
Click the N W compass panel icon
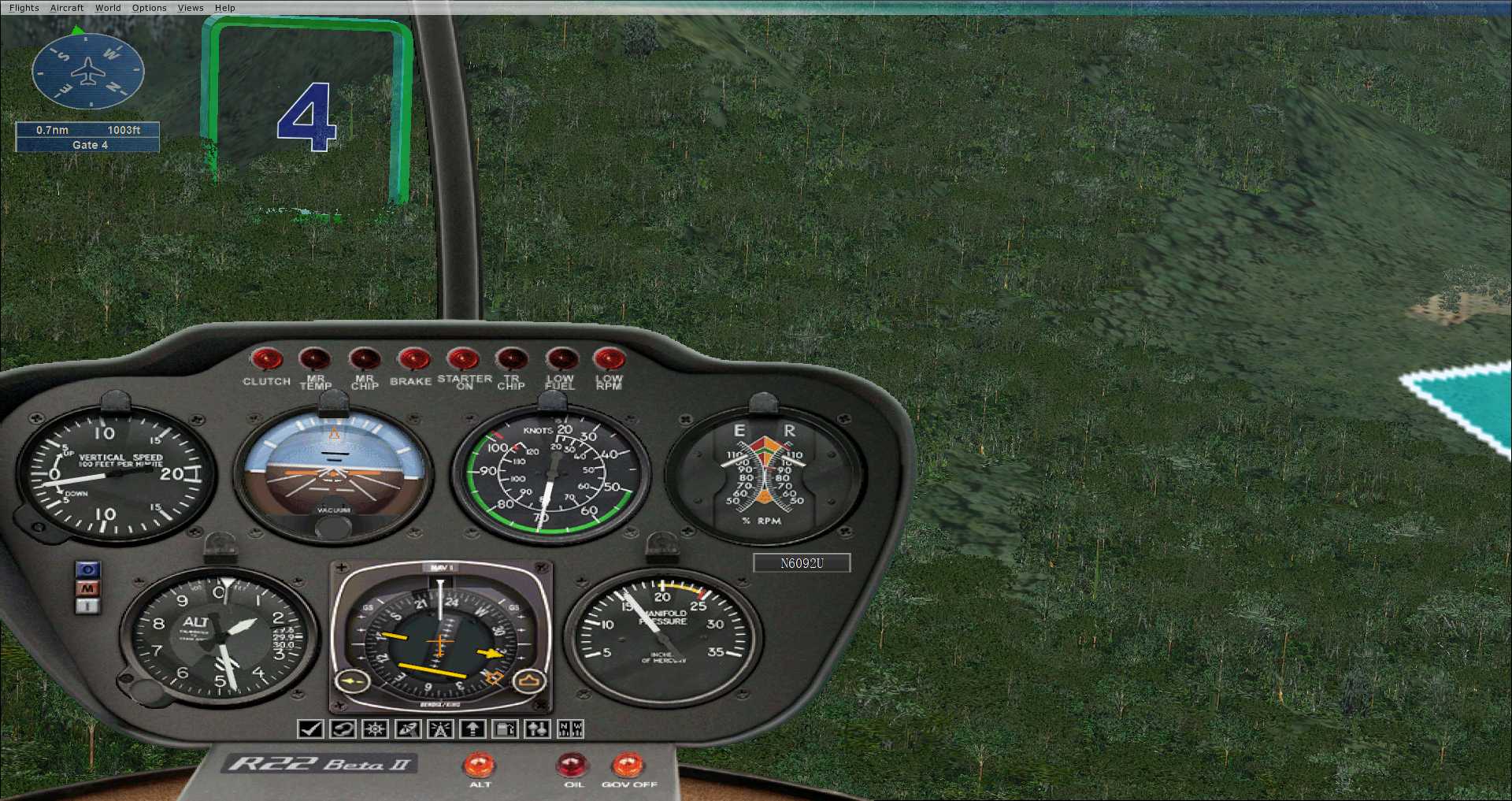570,729
